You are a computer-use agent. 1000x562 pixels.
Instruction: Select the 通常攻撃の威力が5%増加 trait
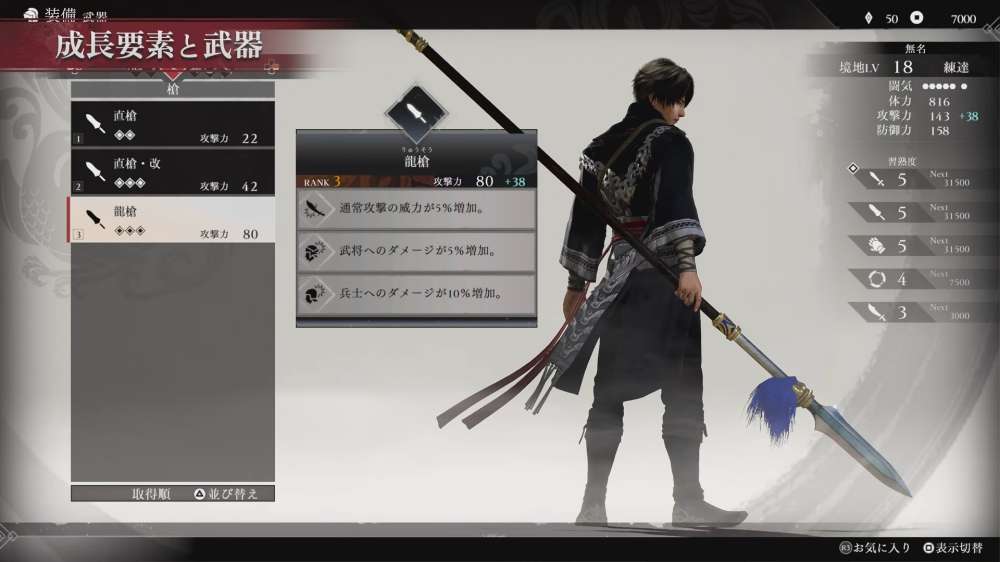(x=417, y=208)
